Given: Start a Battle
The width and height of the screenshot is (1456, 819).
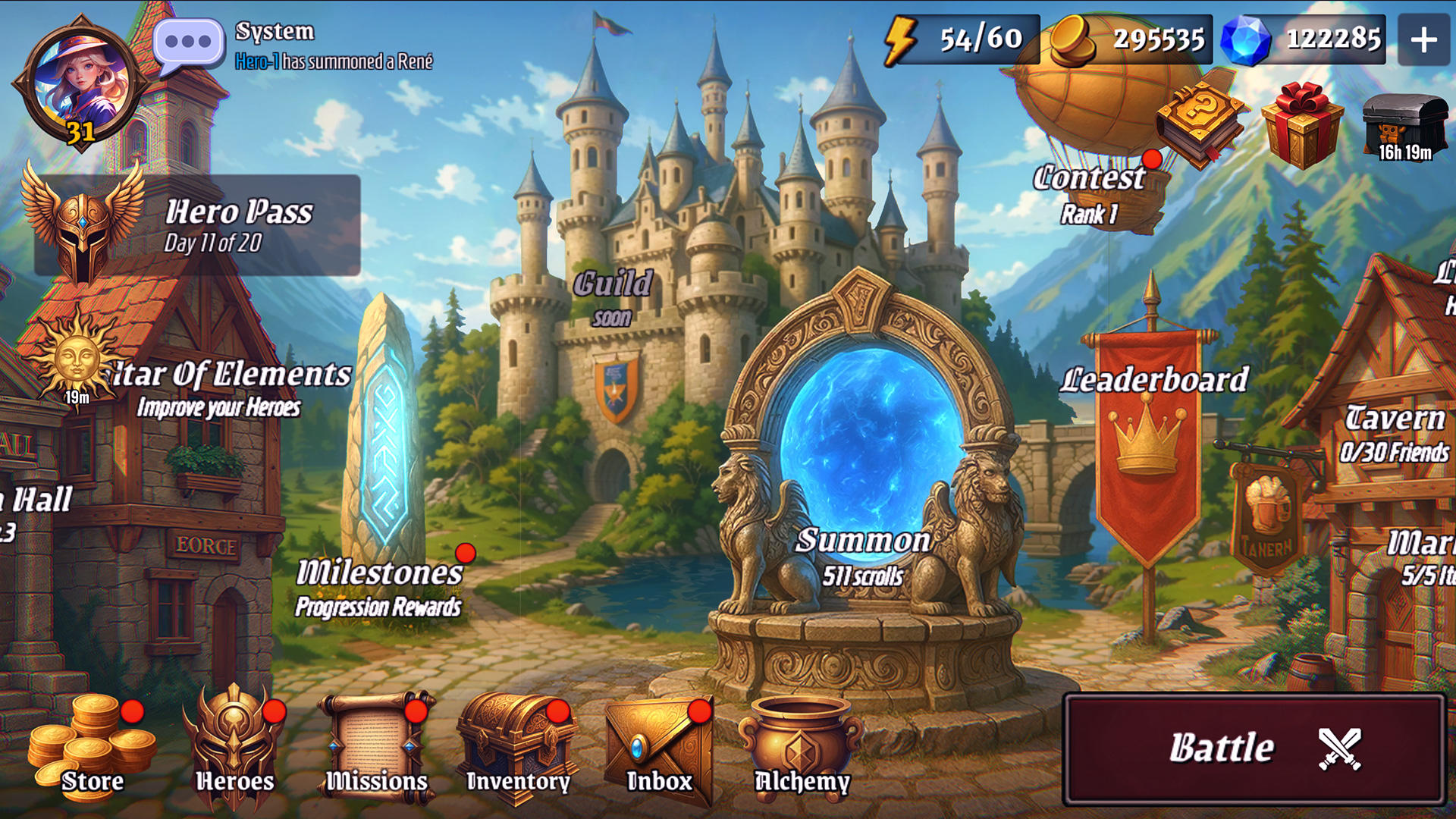Looking at the screenshot, I should (x=1254, y=748).
